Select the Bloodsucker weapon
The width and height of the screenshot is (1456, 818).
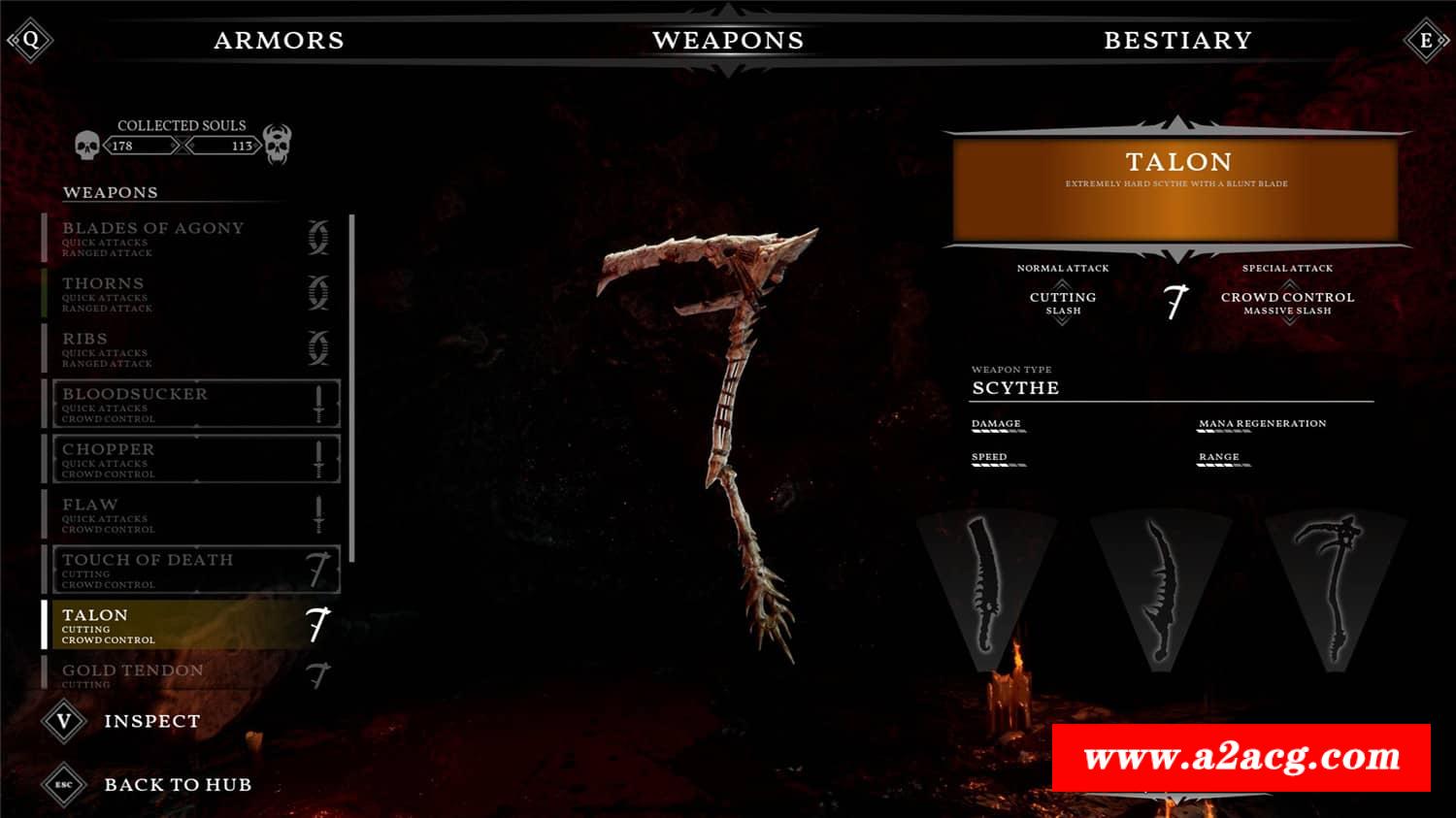pyautogui.click(x=191, y=404)
